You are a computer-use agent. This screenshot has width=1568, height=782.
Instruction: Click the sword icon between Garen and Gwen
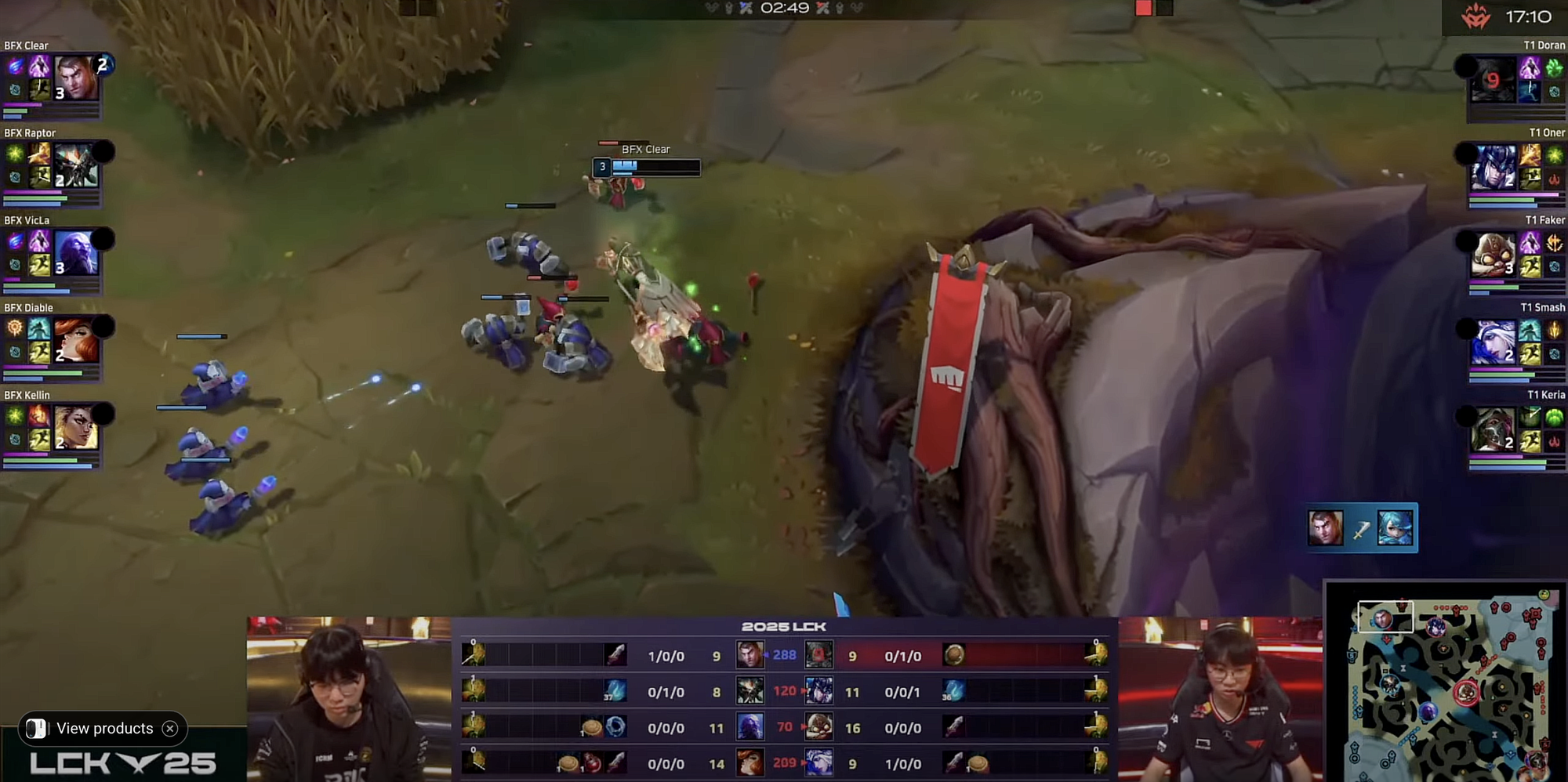coord(1363,528)
